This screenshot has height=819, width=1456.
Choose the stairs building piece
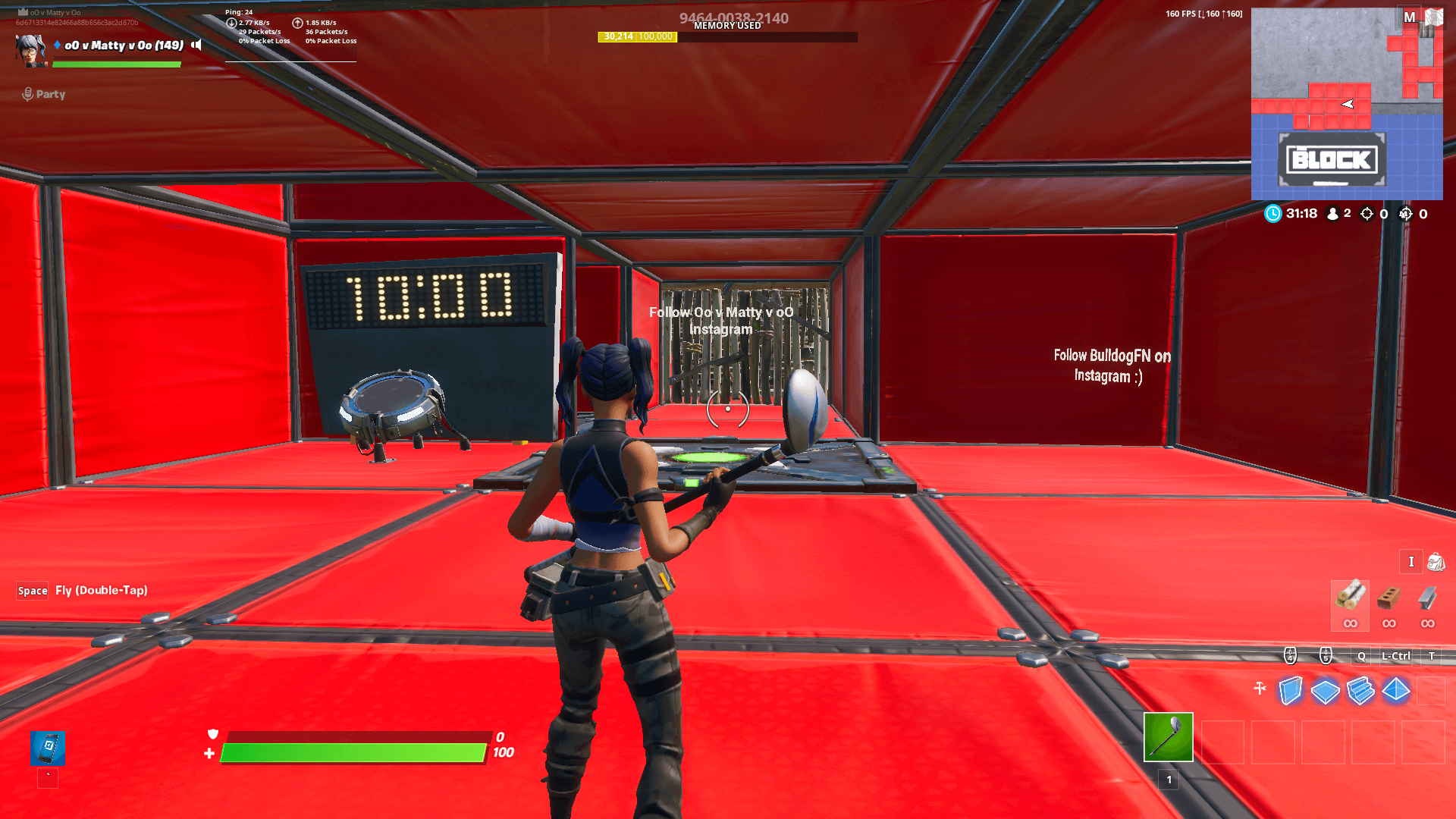(x=1360, y=691)
